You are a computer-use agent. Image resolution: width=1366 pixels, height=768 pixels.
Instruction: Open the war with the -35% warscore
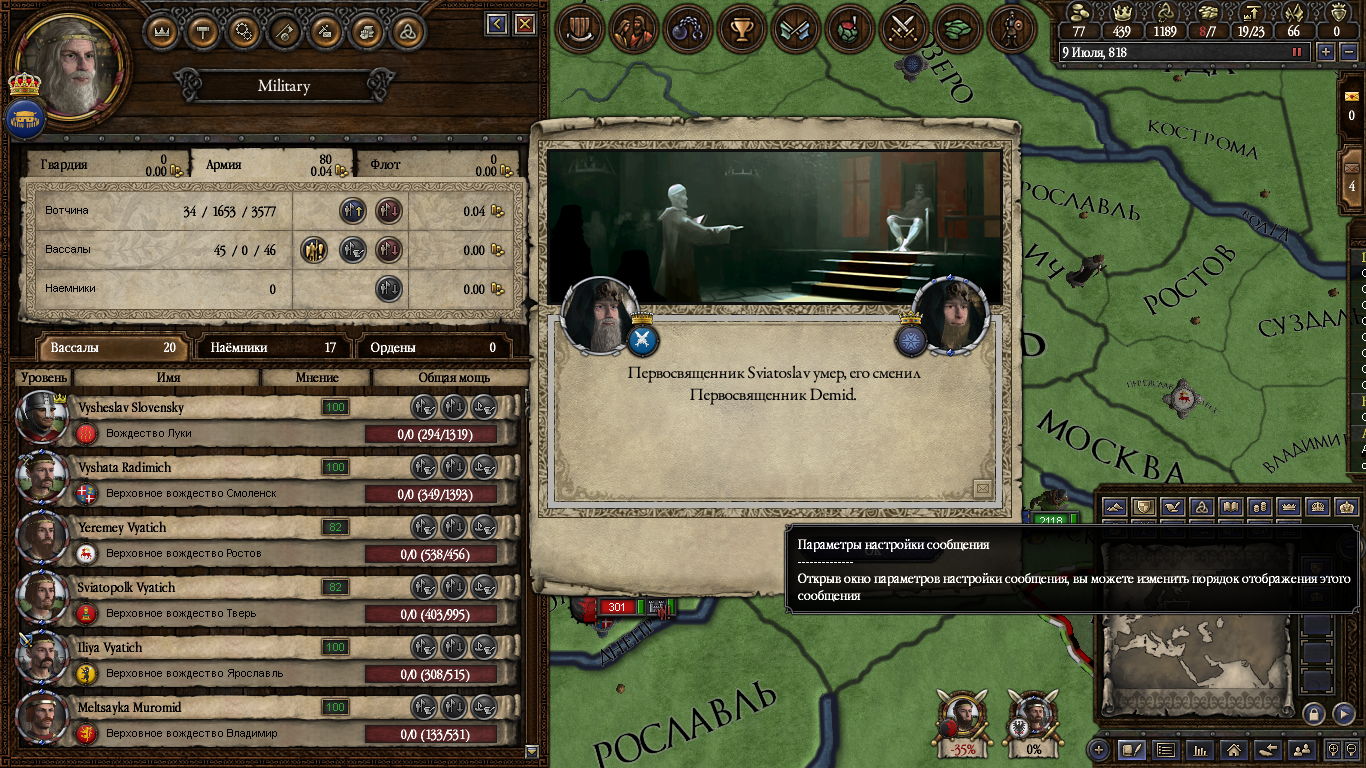click(x=962, y=722)
